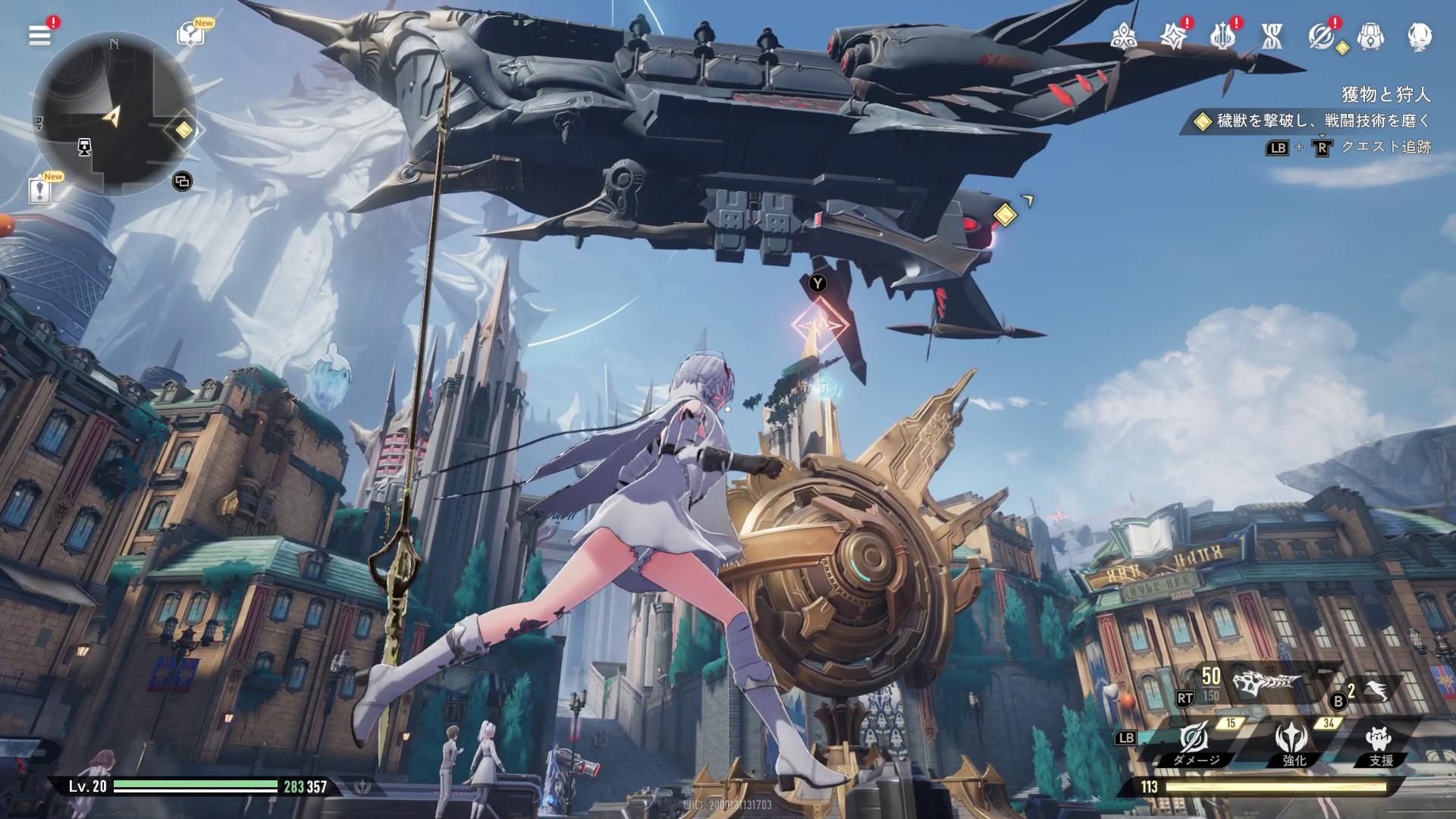This screenshot has width=1456, height=819.
Task: Select the yellow diamond quest marker on minimap
Action: pos(184,130)
